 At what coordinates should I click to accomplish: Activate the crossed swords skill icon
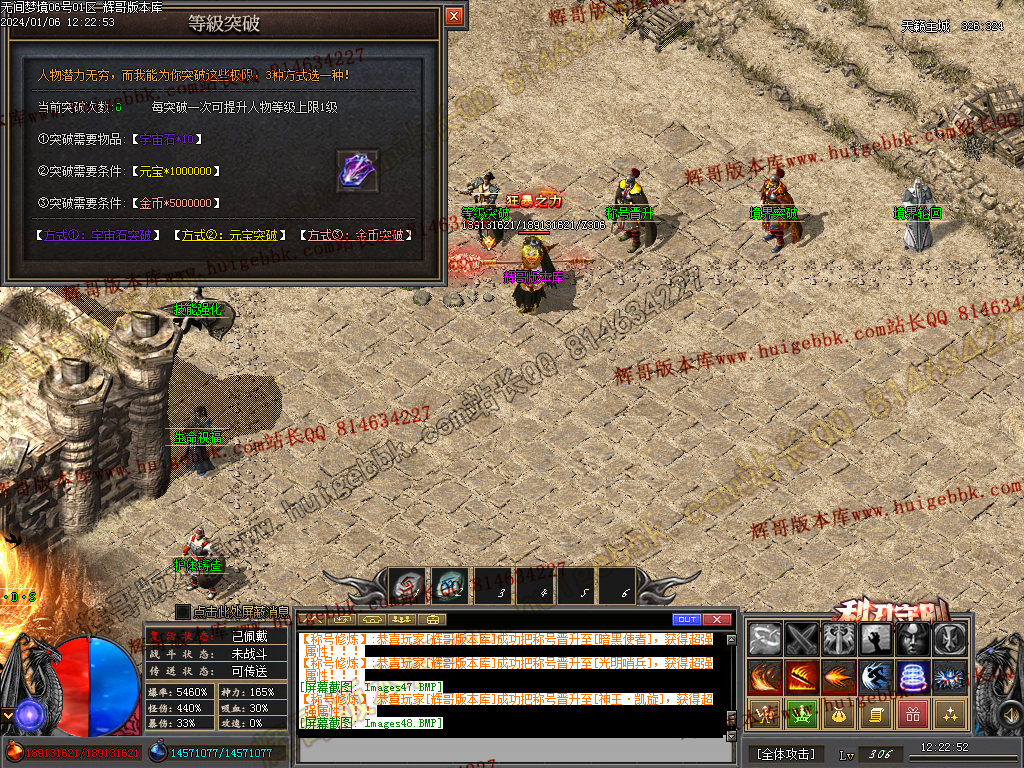(x=802, y=639)
